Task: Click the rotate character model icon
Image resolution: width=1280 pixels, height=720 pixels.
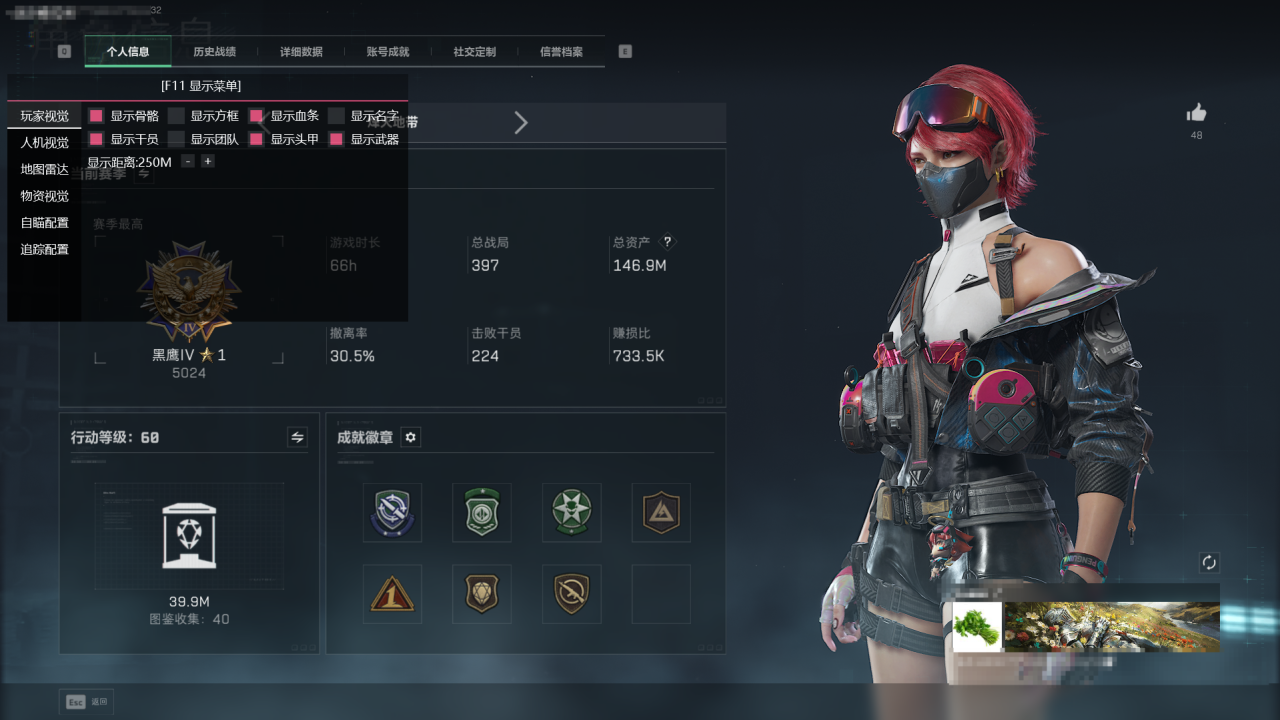Action: 1209,563
